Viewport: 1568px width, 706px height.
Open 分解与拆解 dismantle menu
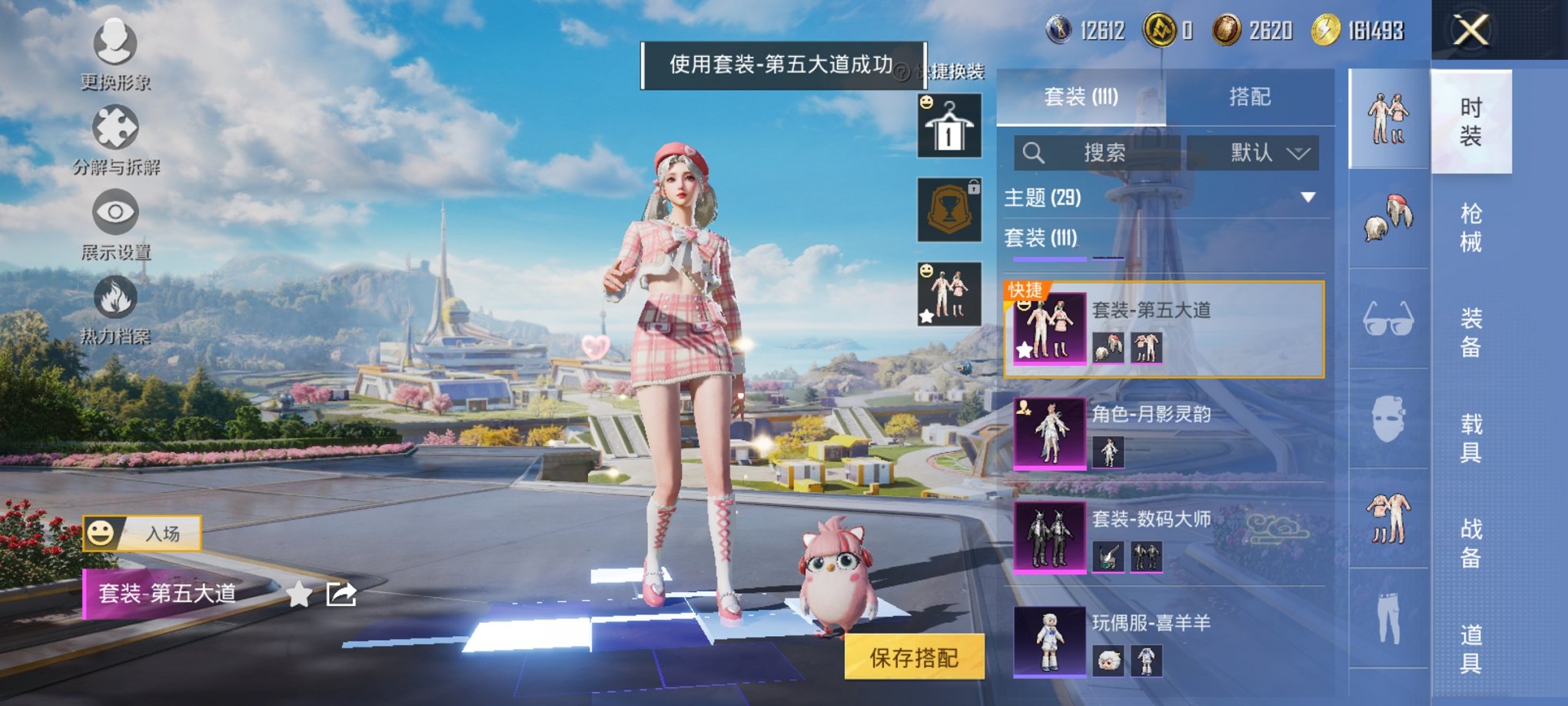tap(115, 138)
